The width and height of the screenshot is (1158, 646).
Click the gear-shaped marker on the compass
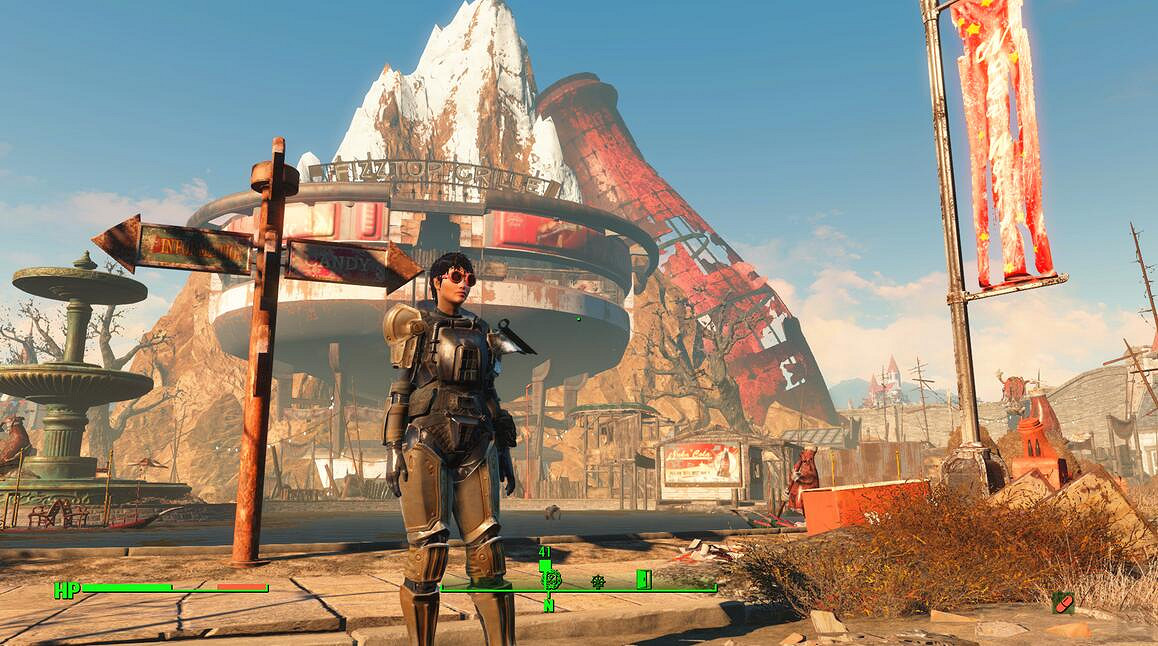pos(551,579)
